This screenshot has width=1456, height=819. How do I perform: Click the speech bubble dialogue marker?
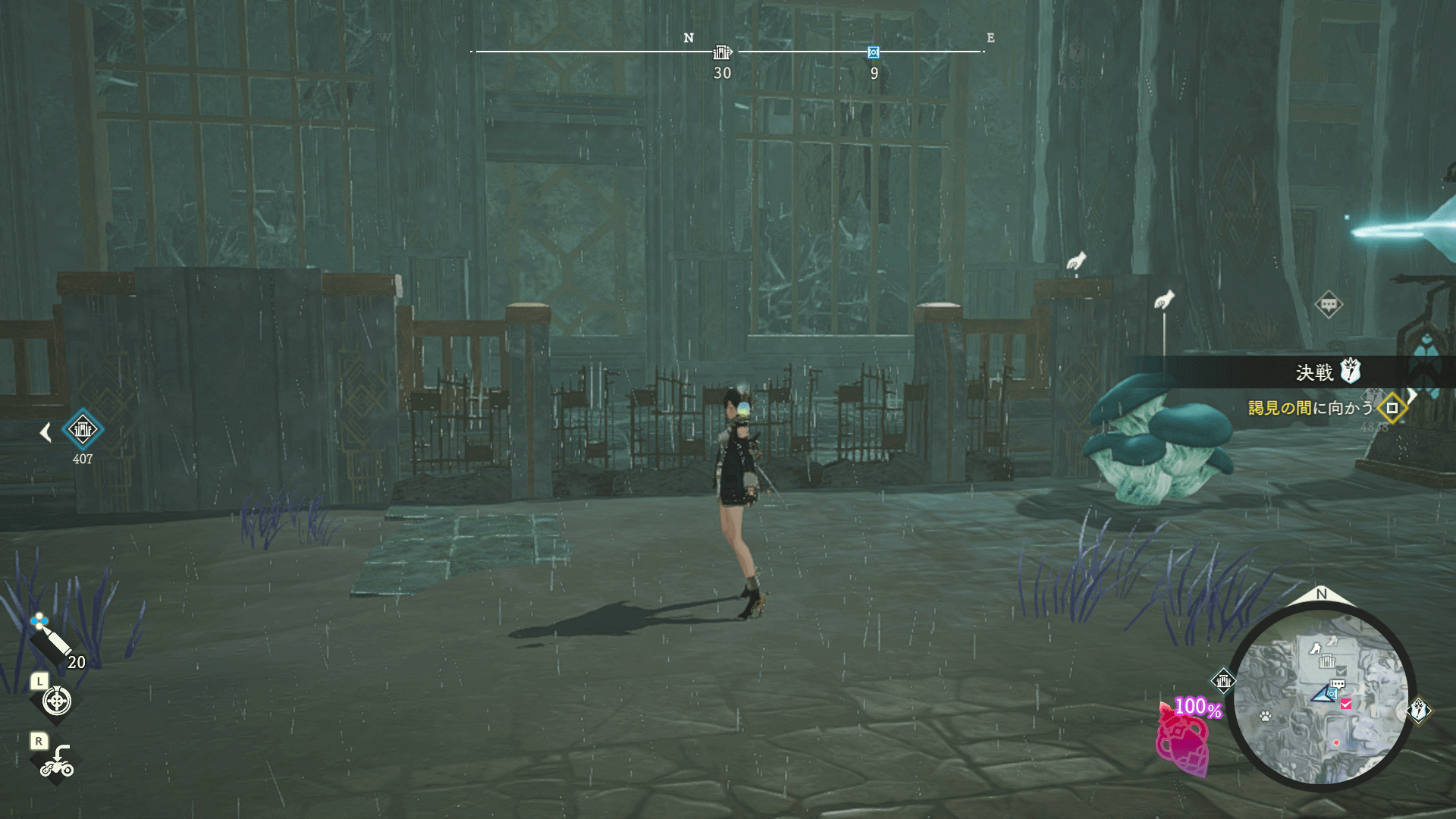click(x=1329, y=305)
